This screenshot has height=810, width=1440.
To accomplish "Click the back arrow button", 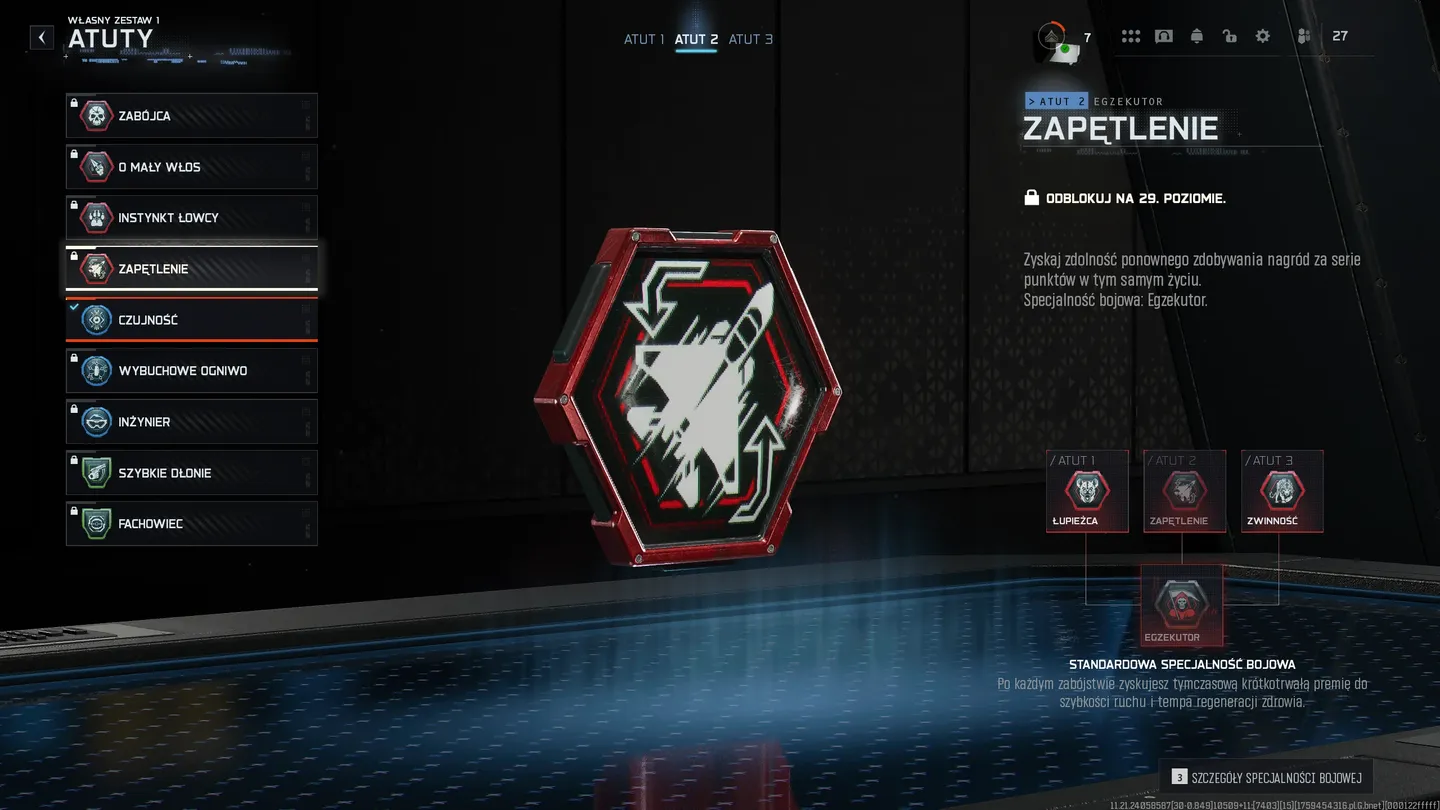I will click(41, 37).
